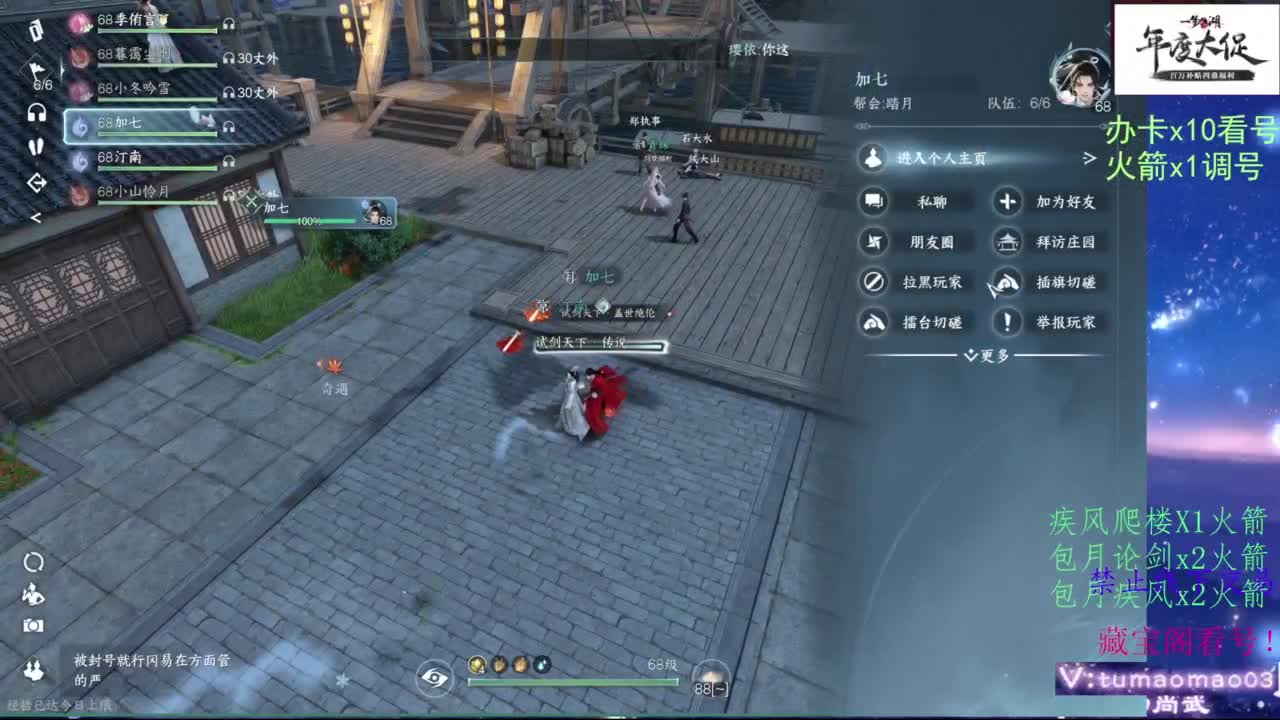
Task: Click the 进入个人主页 button
Action: click(x=930, y=160)
